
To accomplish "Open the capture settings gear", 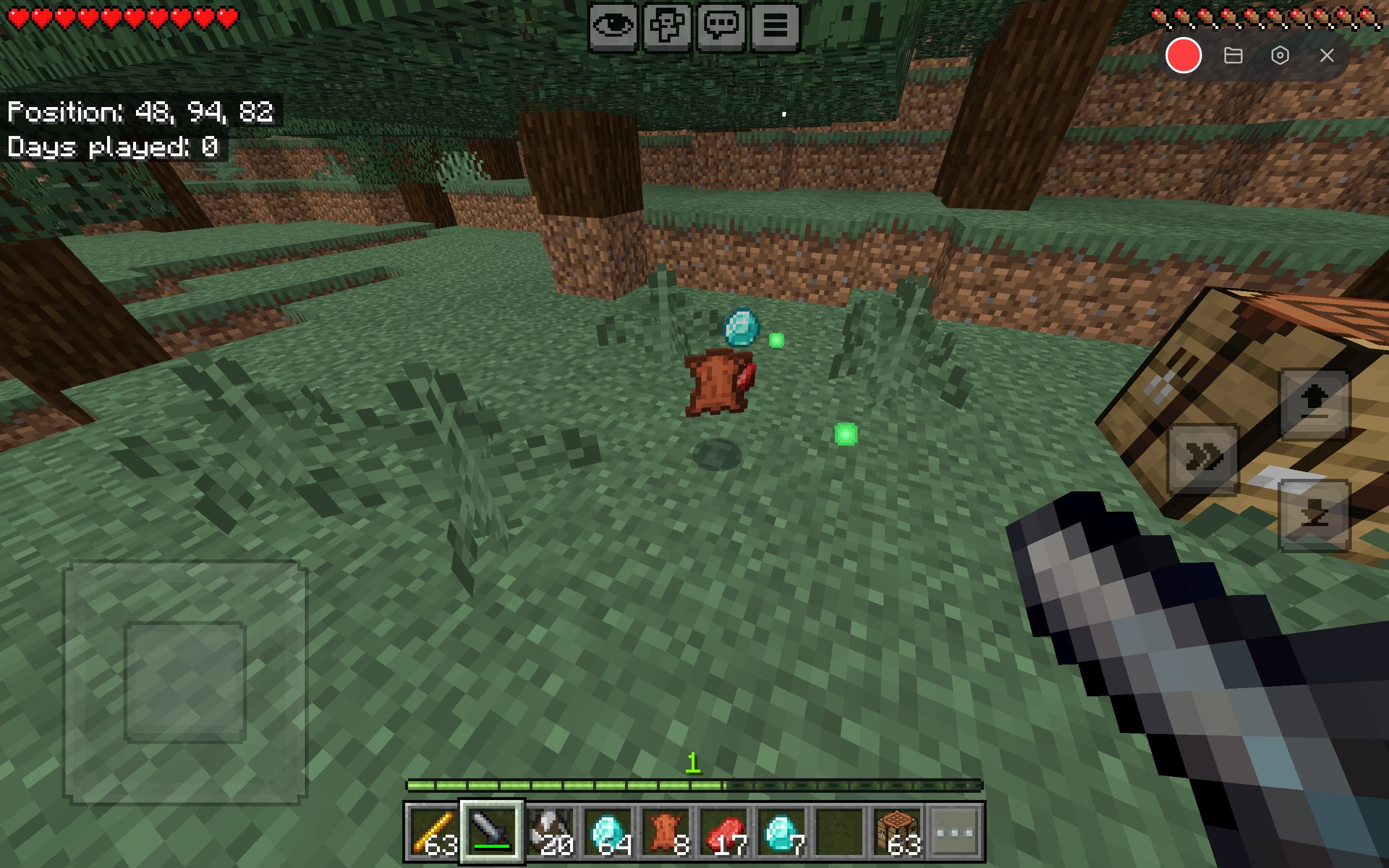I will point(1281,55).
